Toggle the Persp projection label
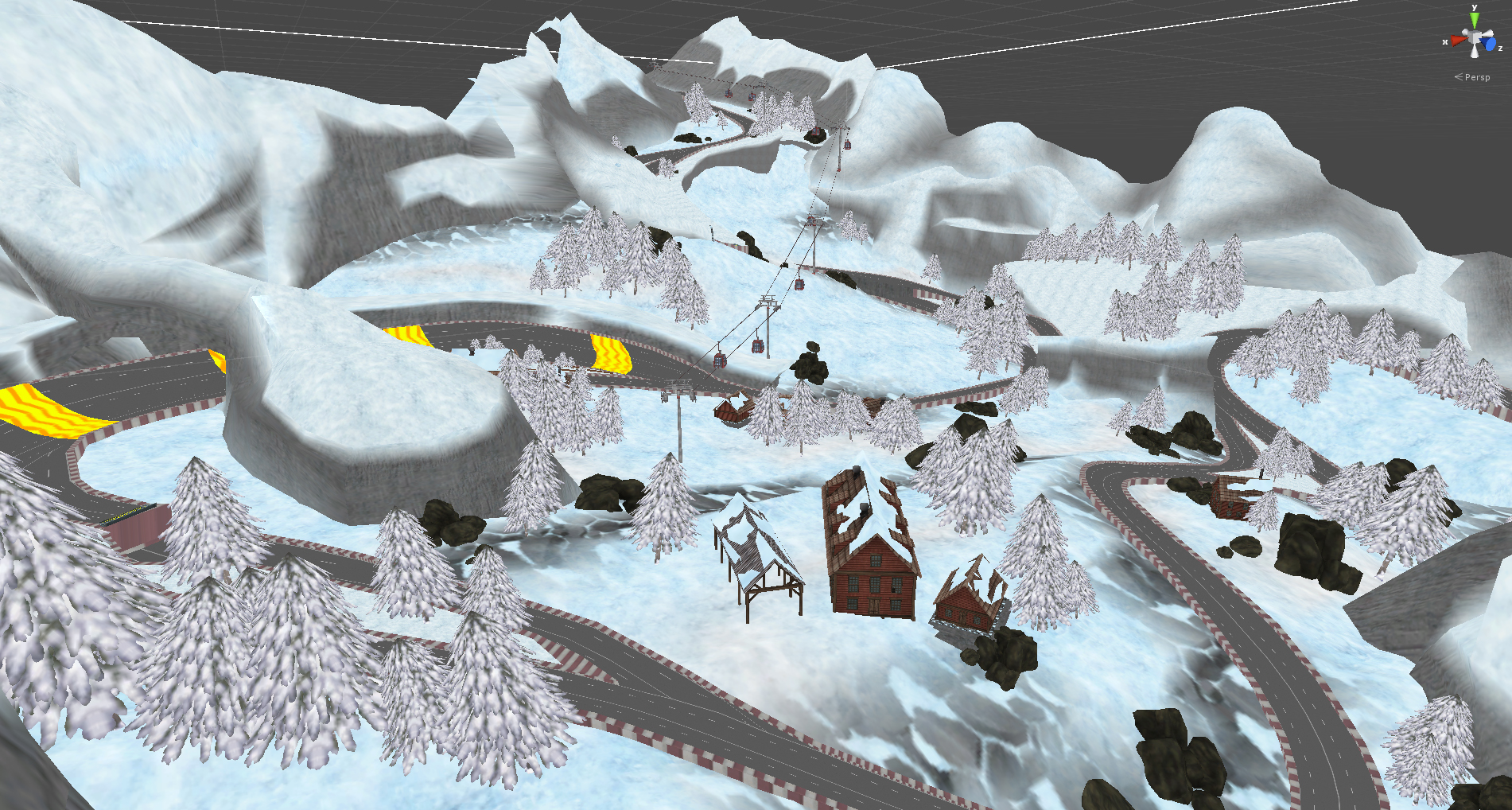This screenshot has height=810, width=1512. [x=1476, y=77]
